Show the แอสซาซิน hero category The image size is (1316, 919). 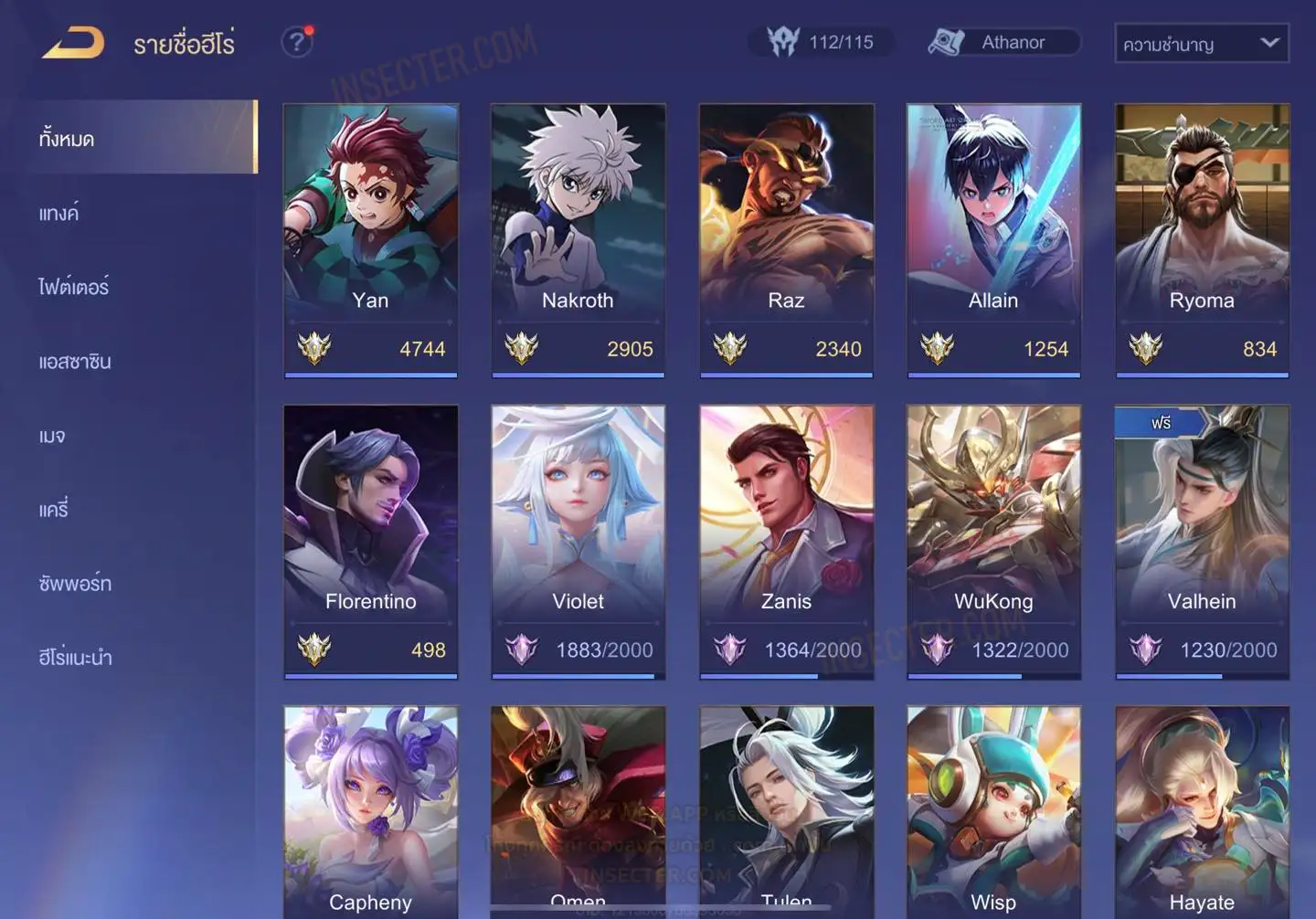pyautogui.click(x=75, y=362)
